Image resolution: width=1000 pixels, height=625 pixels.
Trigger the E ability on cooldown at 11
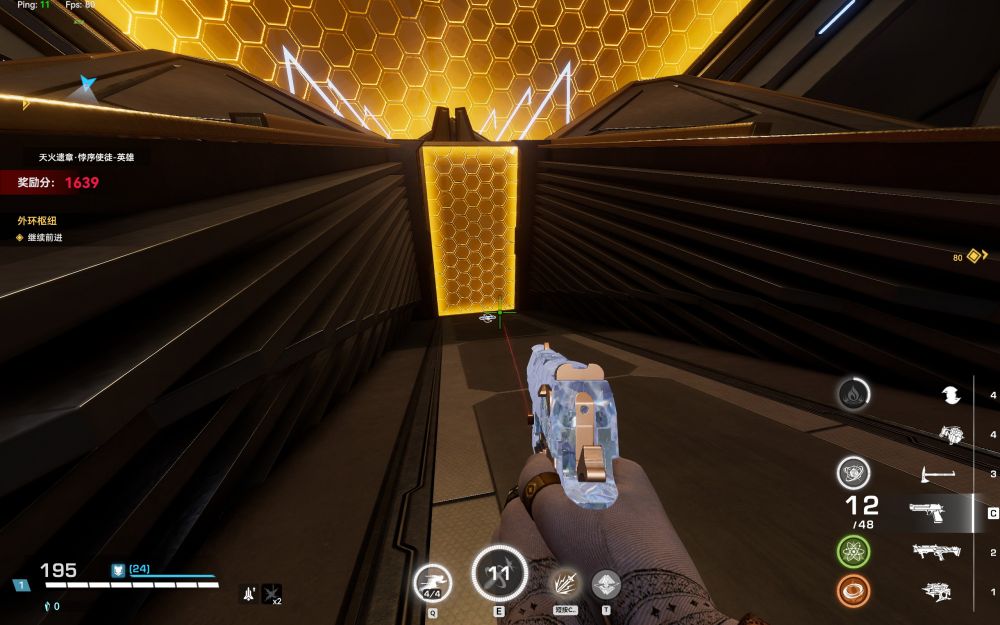[x=498, y=573]
